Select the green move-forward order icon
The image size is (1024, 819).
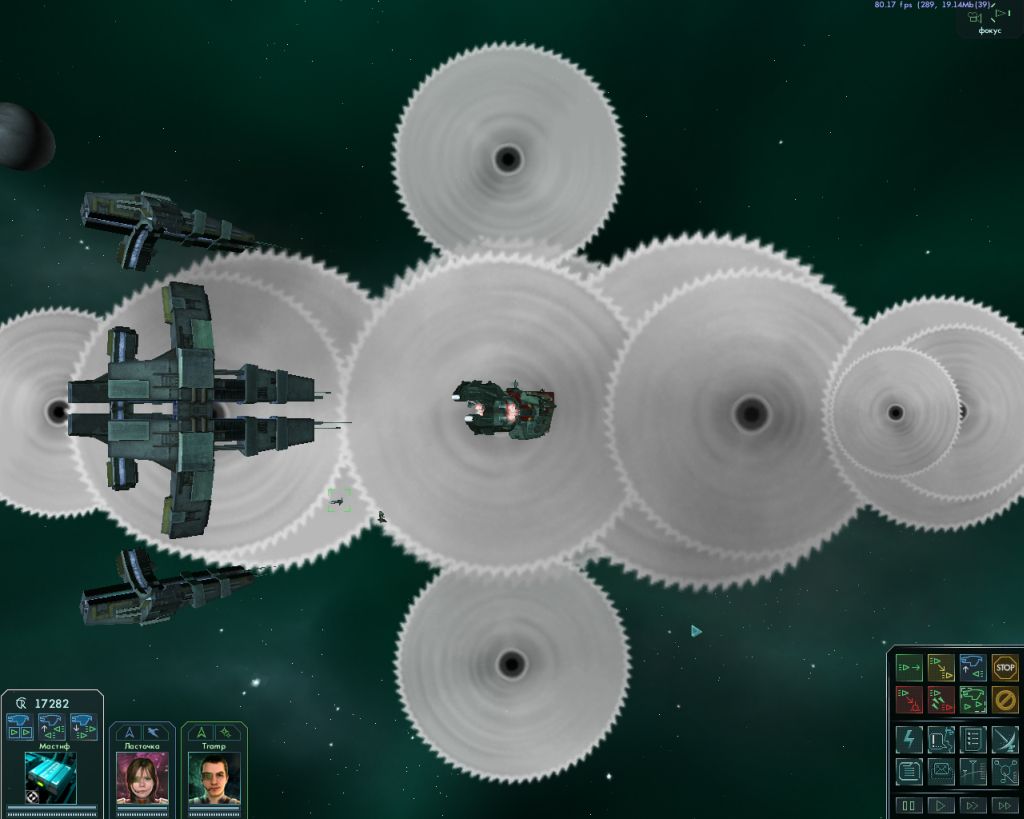tap(909, 667)
